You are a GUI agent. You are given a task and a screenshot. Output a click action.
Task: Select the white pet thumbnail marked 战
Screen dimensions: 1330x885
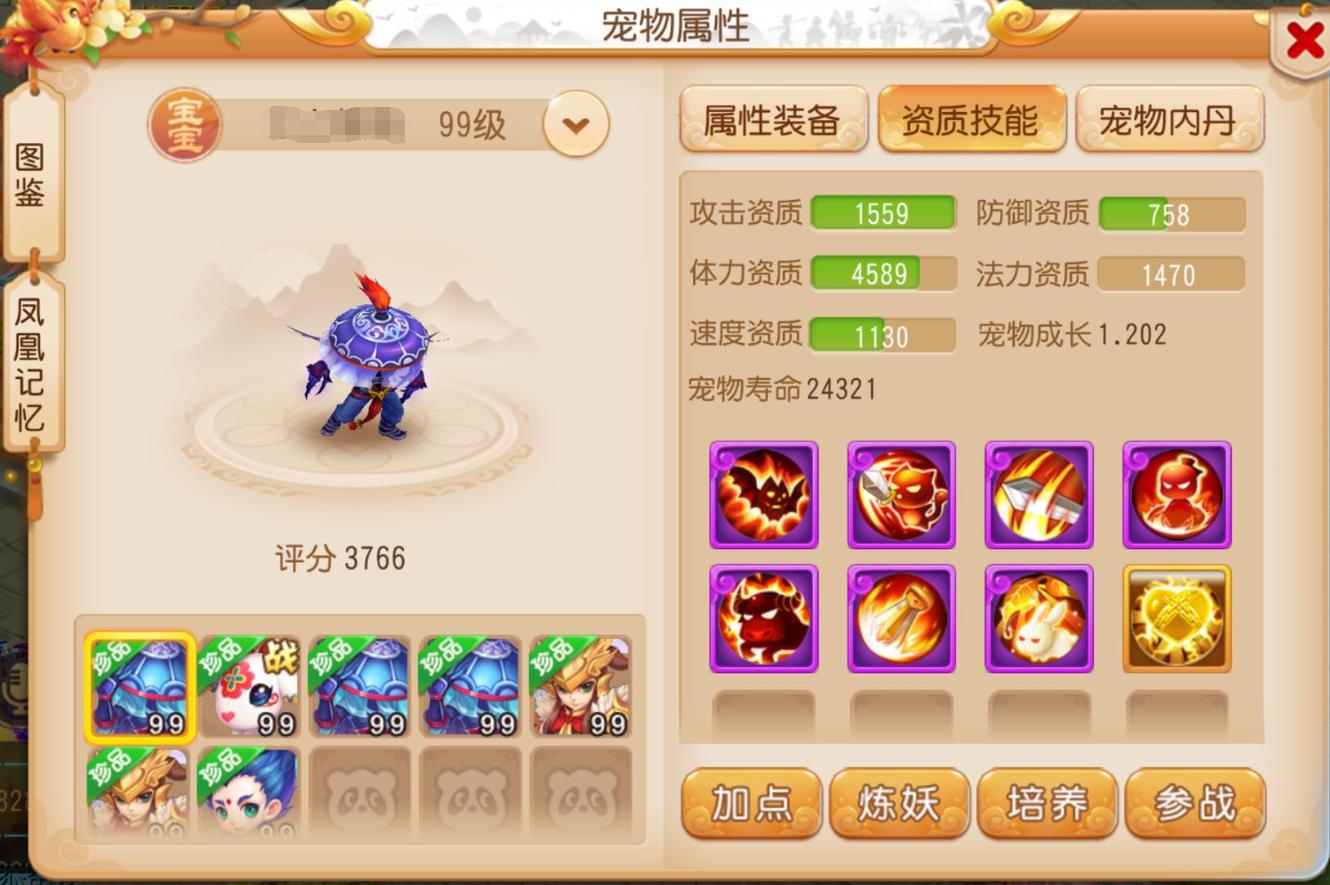(248, 685)
